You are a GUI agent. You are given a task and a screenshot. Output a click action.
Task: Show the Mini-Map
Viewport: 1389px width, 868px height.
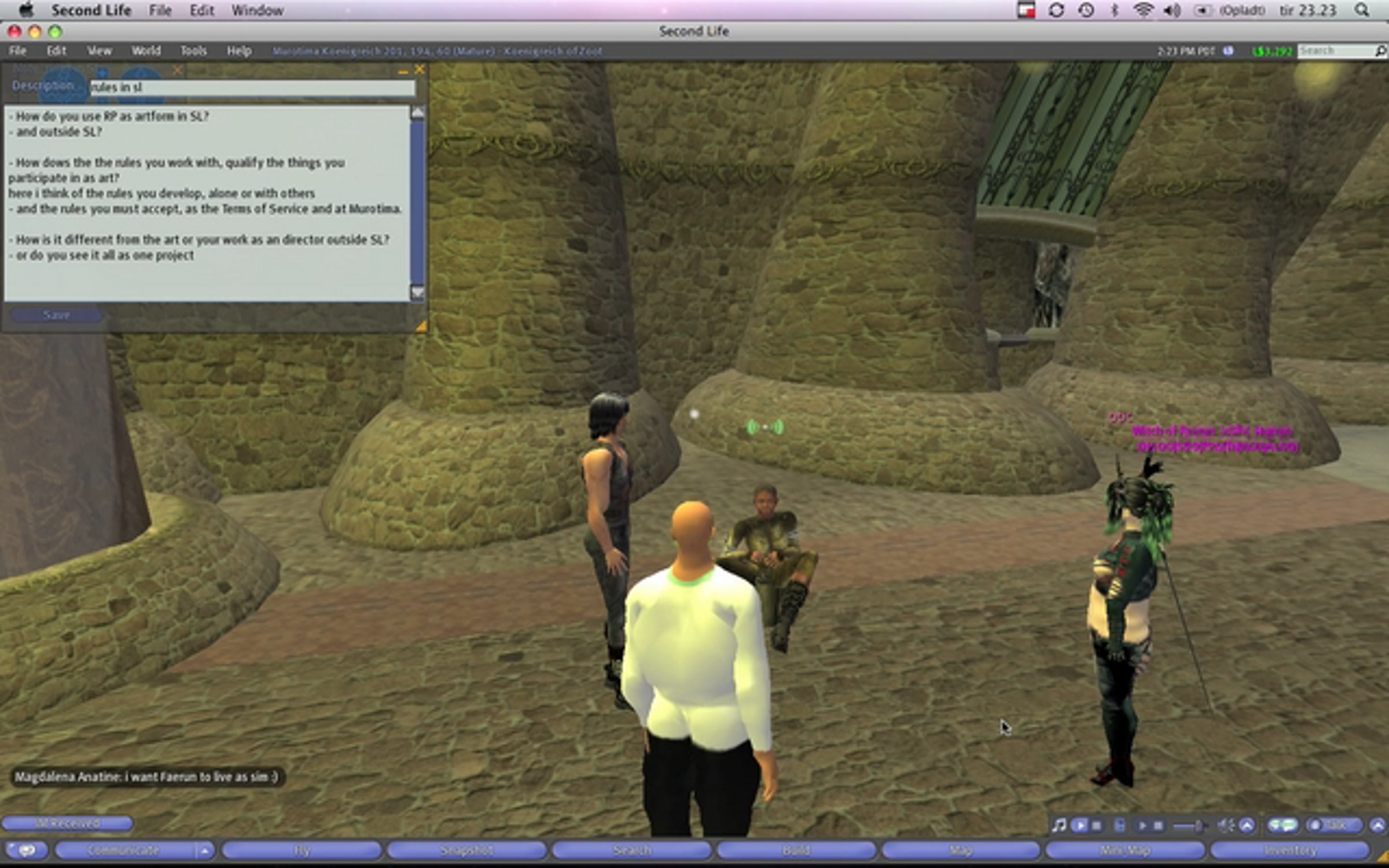pyautogui.click(x=1125, y=850)
